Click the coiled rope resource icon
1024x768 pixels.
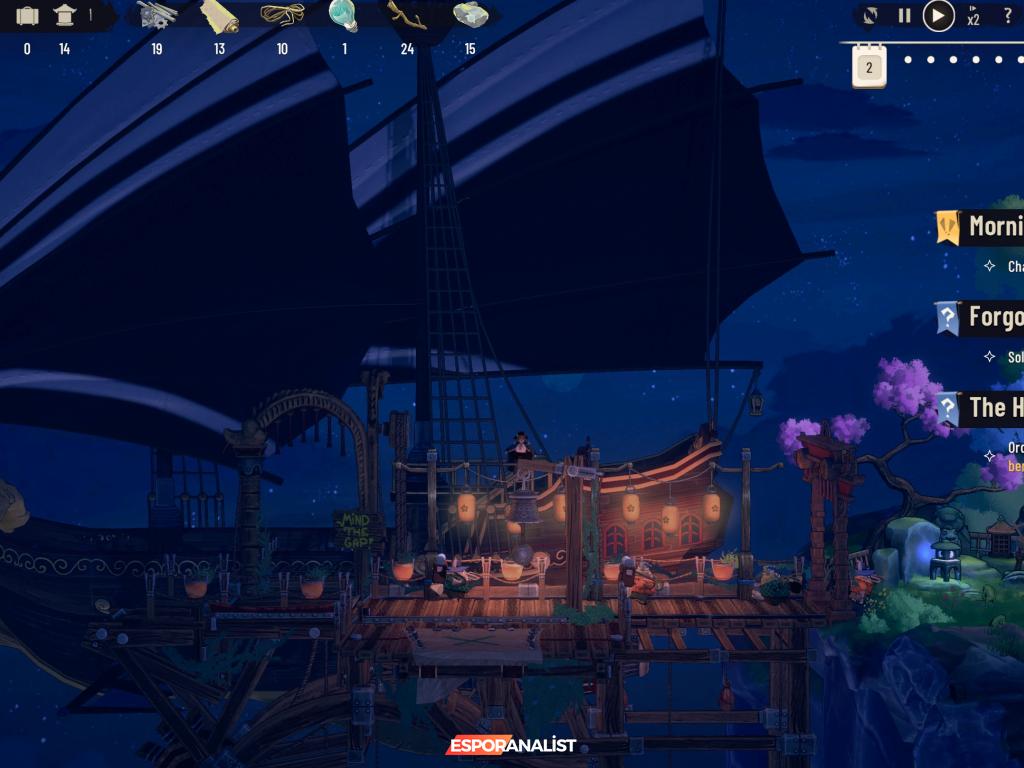point(282,16)
